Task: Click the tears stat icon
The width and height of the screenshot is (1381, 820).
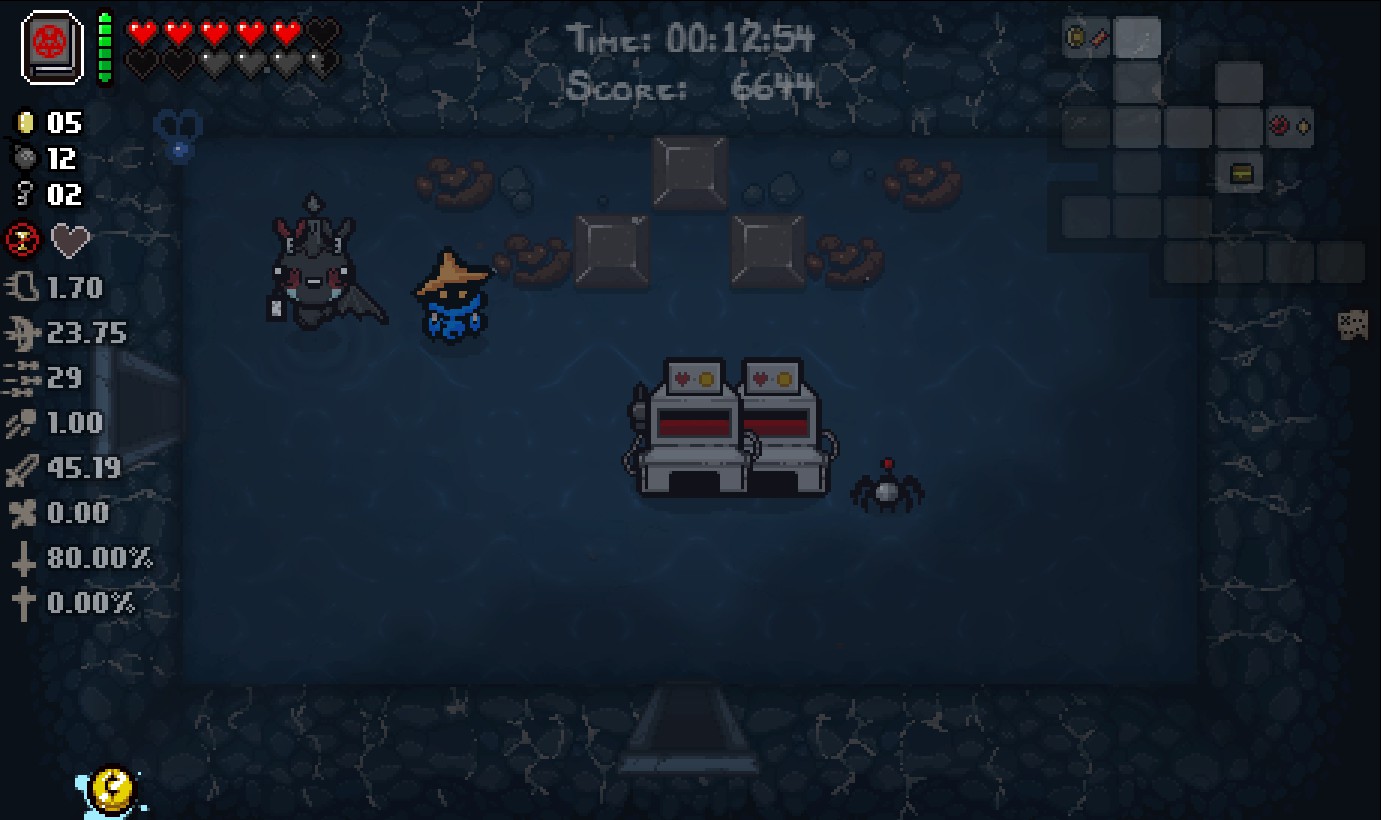Action: [x=20, y=332]
